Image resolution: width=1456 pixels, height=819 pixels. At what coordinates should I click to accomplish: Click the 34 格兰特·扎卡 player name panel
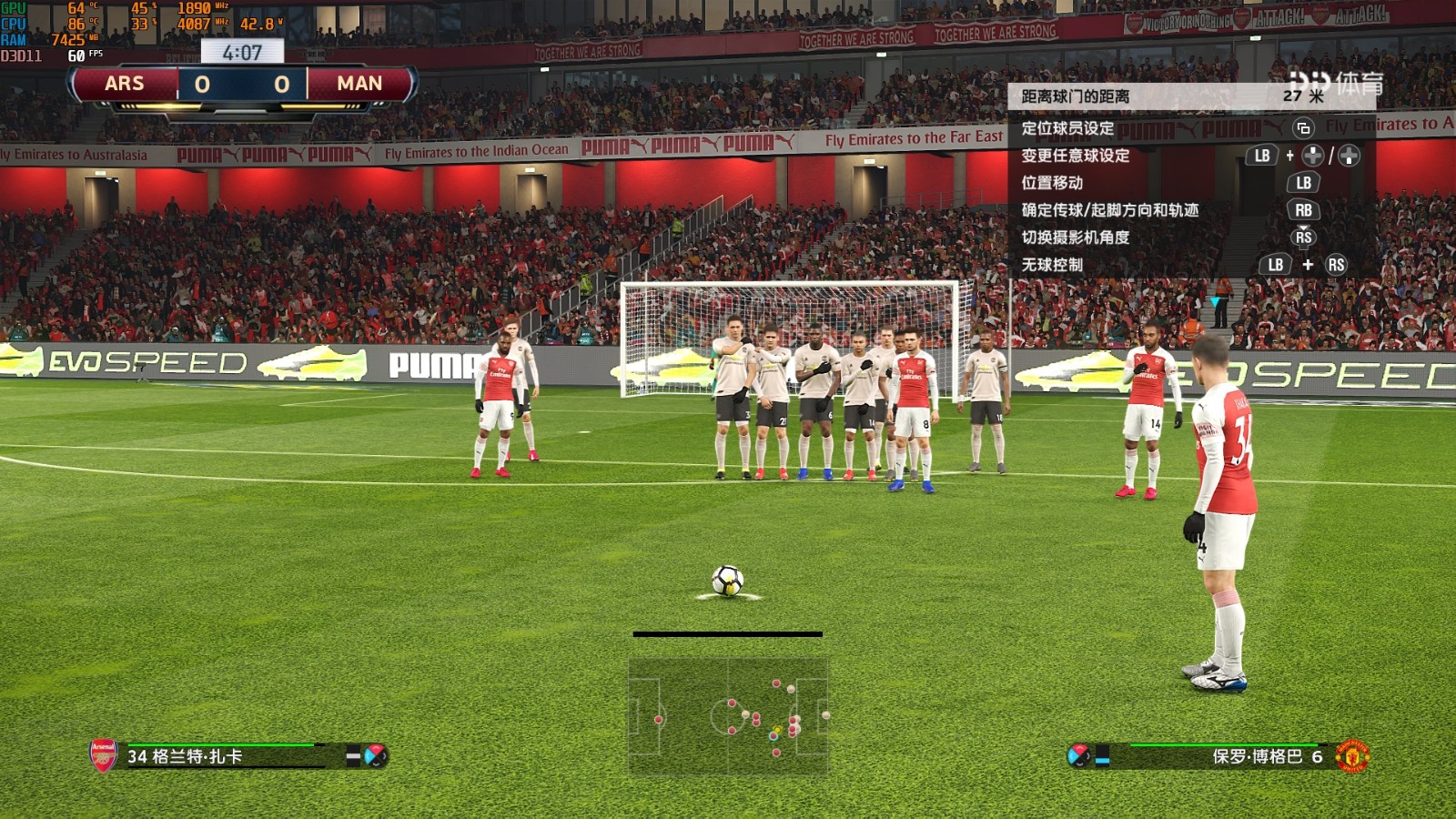click(x=223, y=756)
